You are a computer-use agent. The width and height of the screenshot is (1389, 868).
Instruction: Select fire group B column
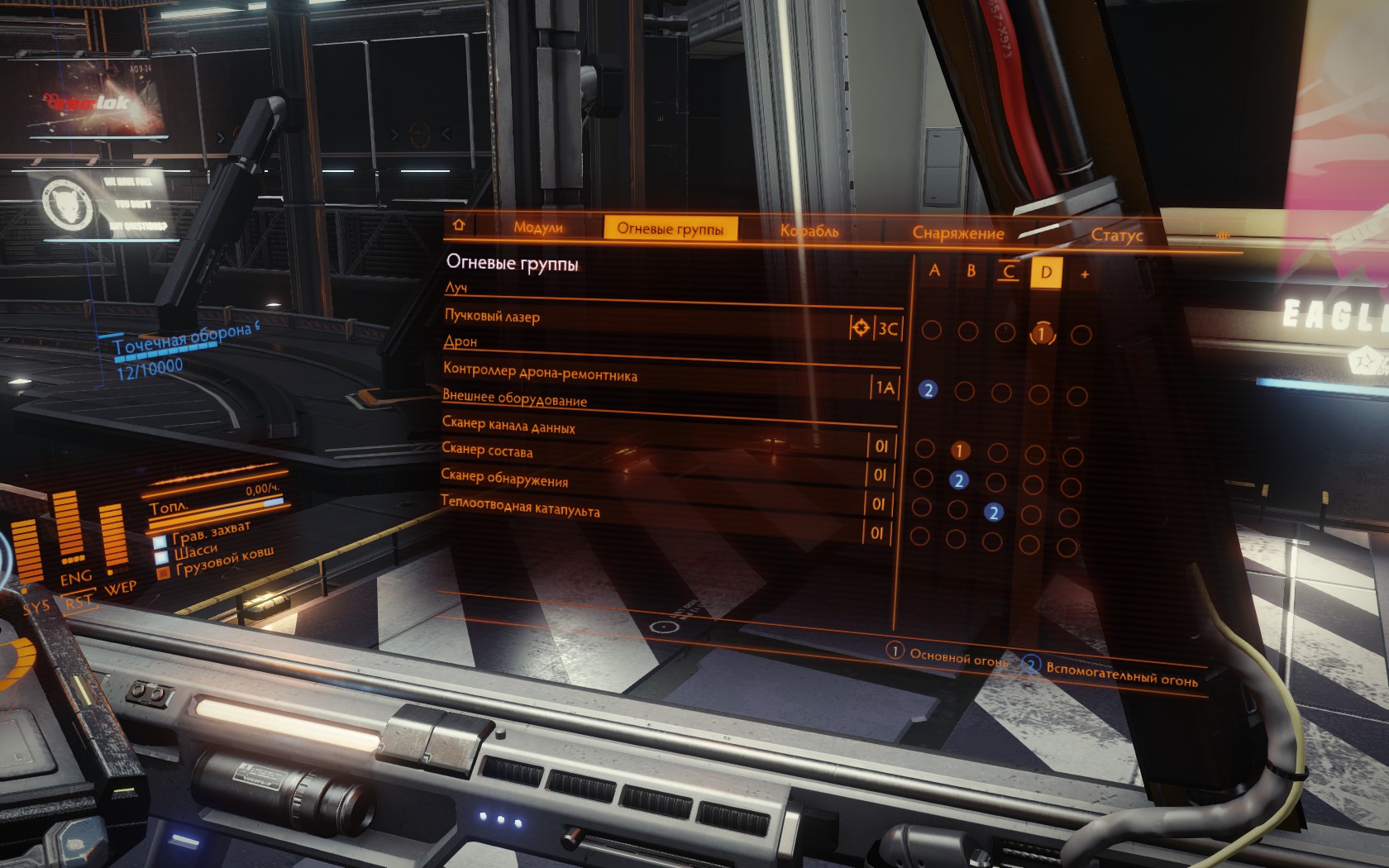point(971,271)
